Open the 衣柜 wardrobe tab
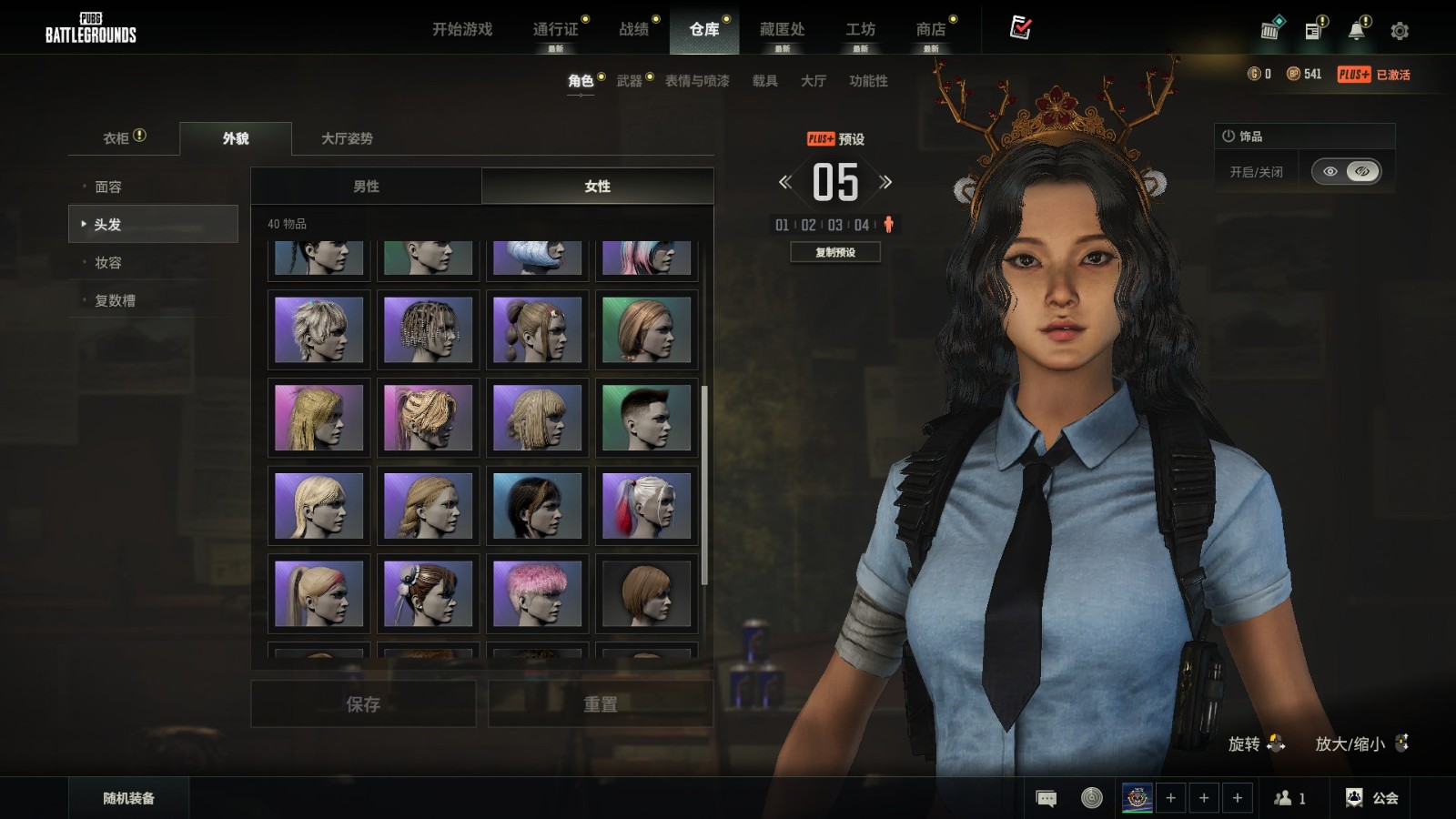Image resolution: width=1456 pixels, height=819 pixels. (x=116, y=138)
